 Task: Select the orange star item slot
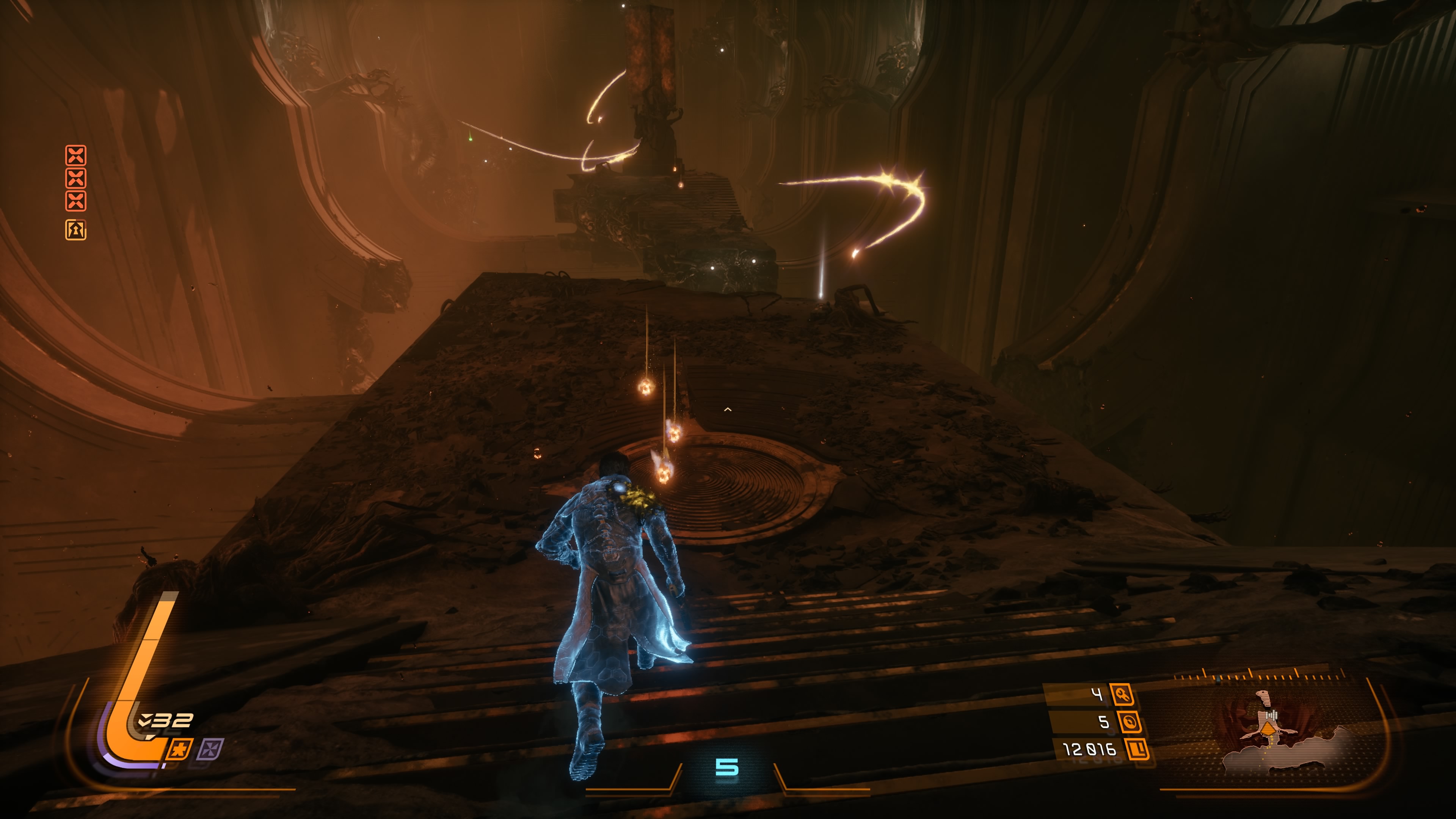point(180,750)
